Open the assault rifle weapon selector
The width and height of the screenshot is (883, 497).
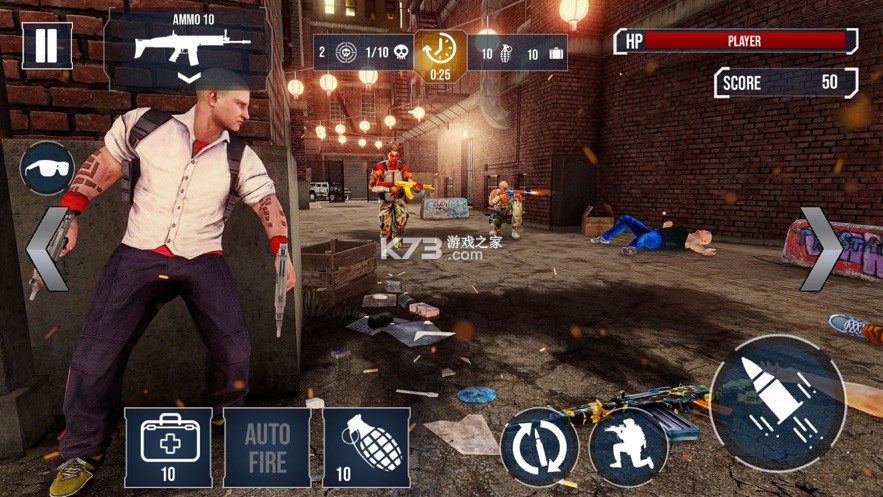tap(189, 50)
